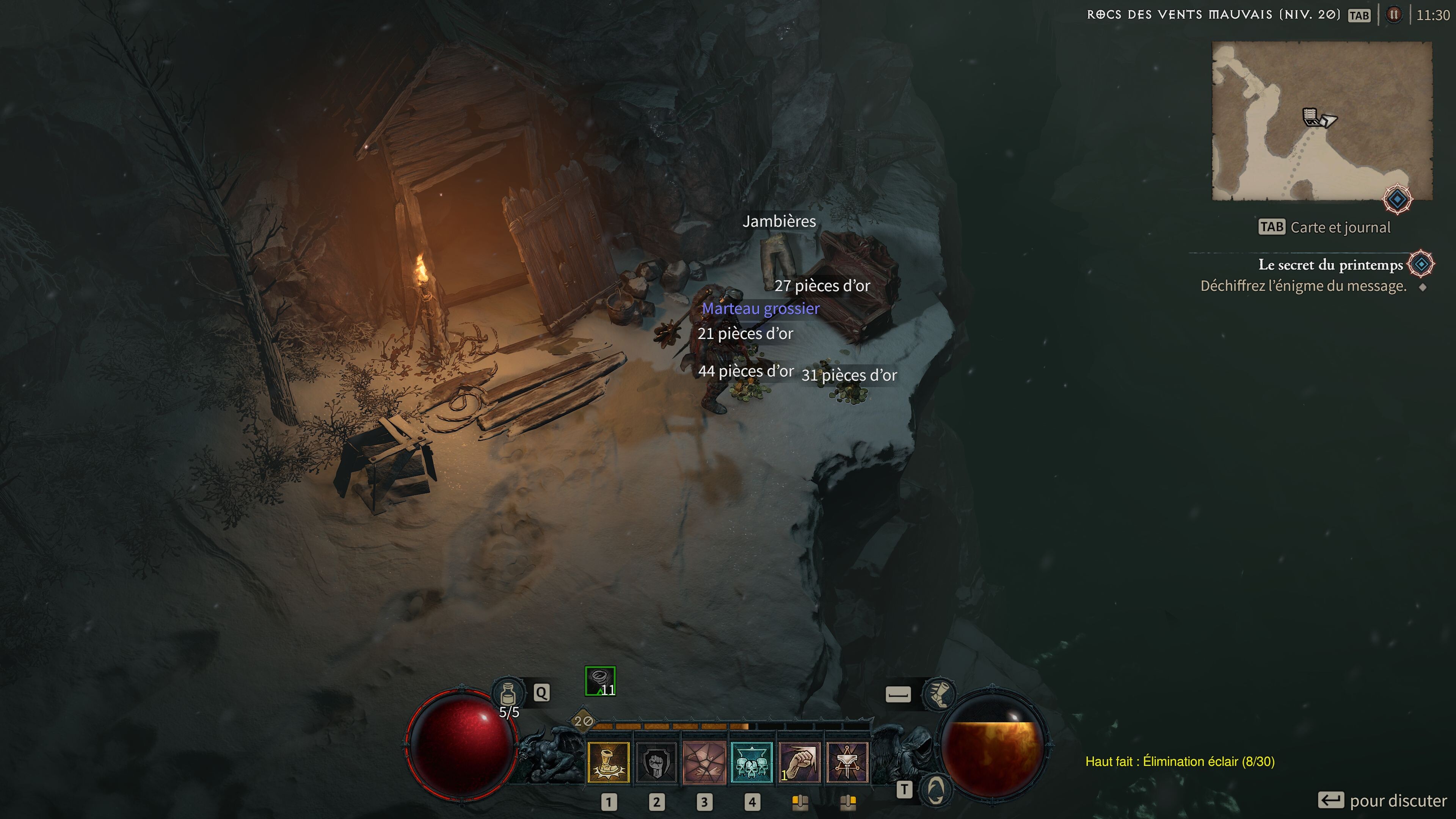This screenshot has height=819, width=1456.
Task: Click the level 20 badge
Action: pos(583,721)
